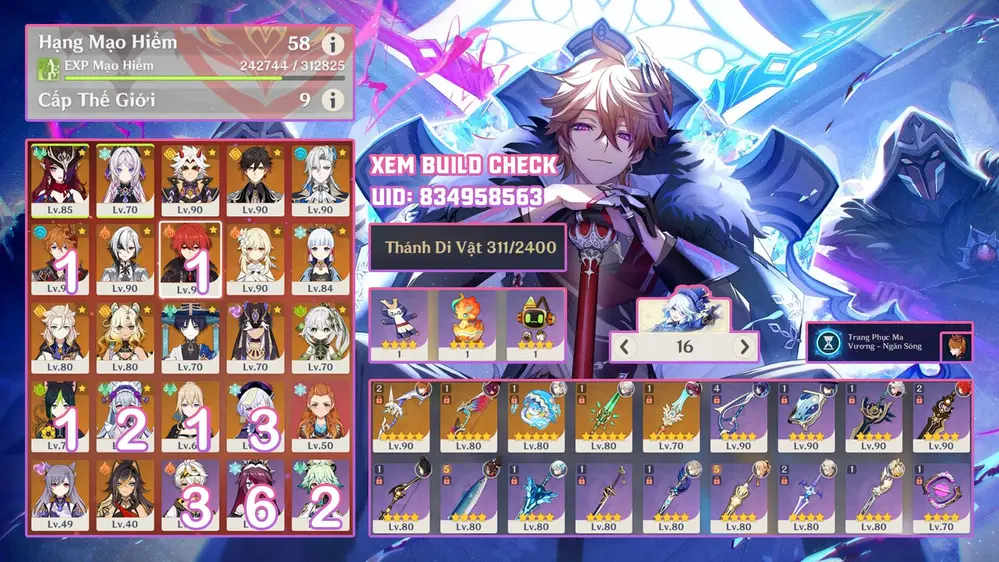Click the next arrow beside number 16
Image resolution: width=999 pixels, height=562 pixels.
pos(743,347)
